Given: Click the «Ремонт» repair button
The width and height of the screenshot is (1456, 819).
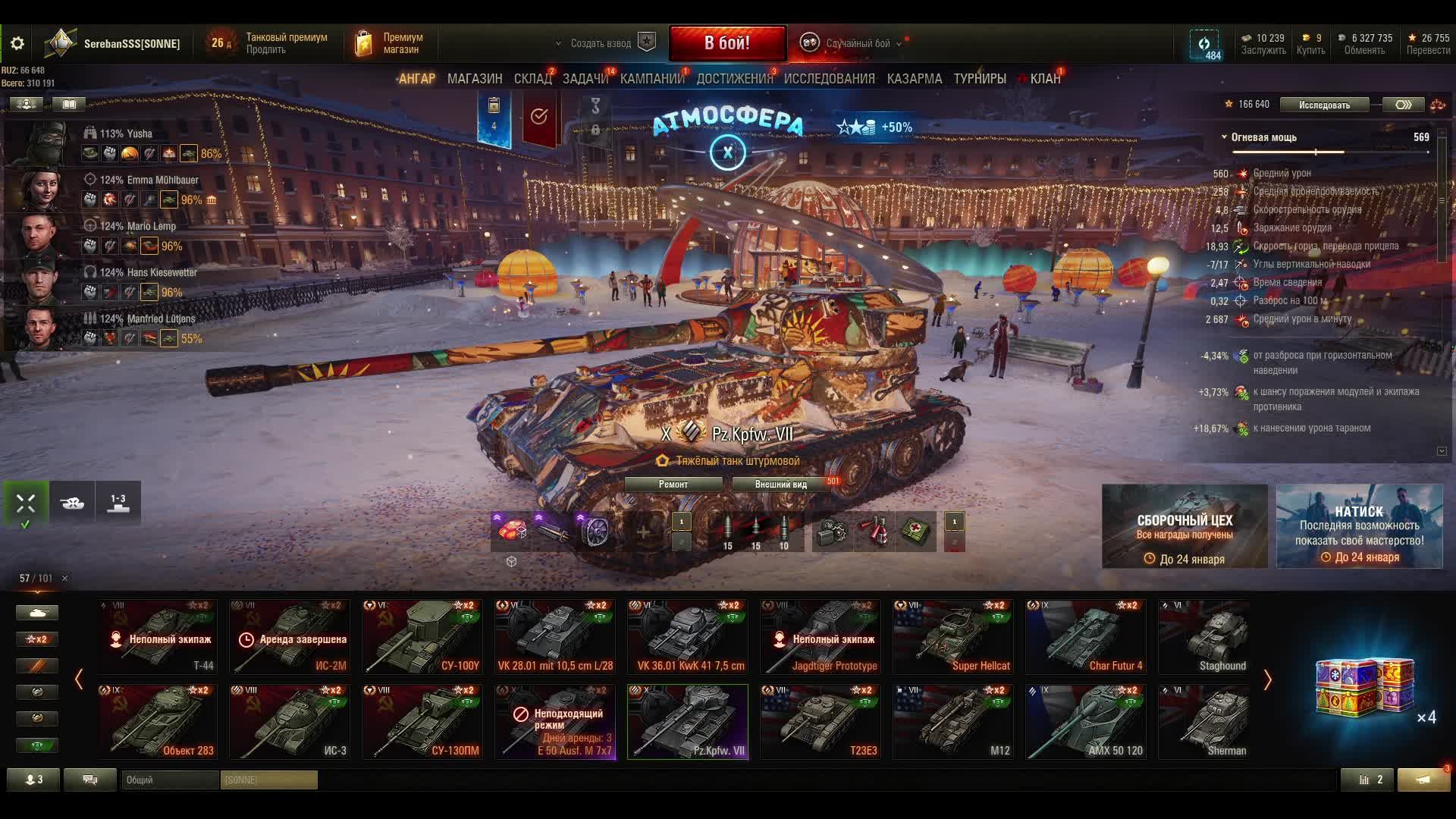Looking at the screenshot, I should (673, 485).
